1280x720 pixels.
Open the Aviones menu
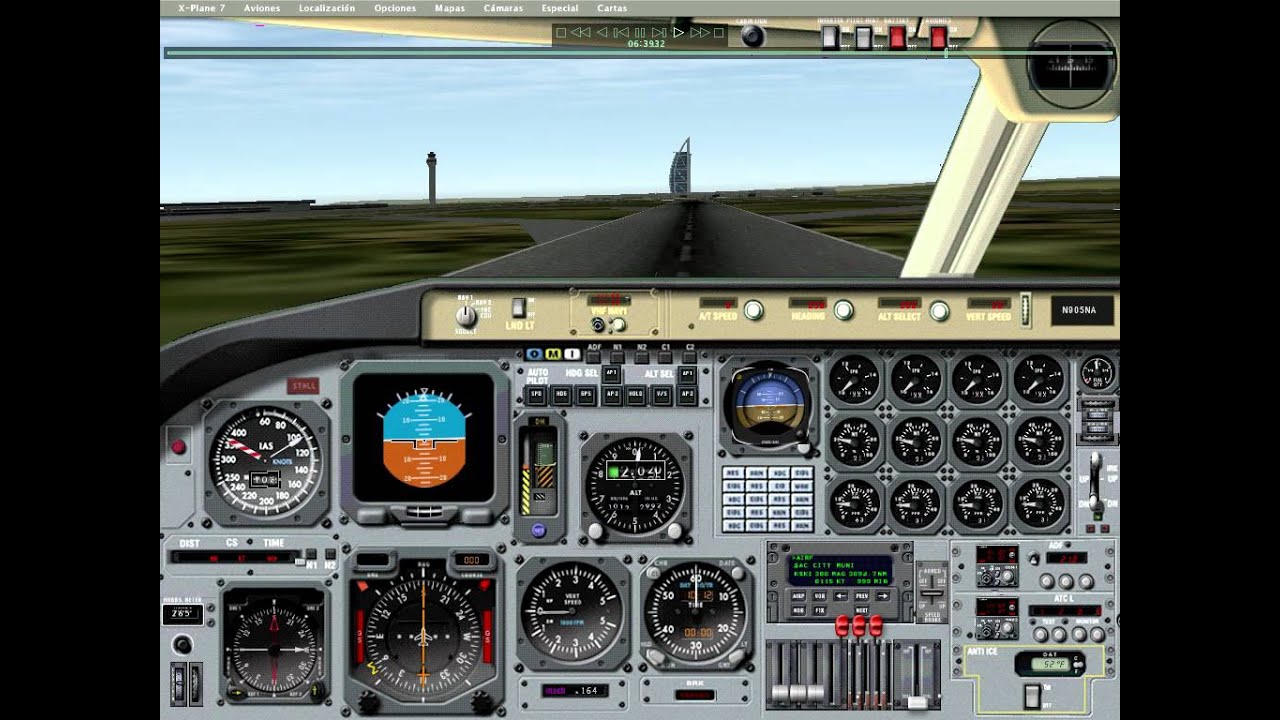[261, 7]
